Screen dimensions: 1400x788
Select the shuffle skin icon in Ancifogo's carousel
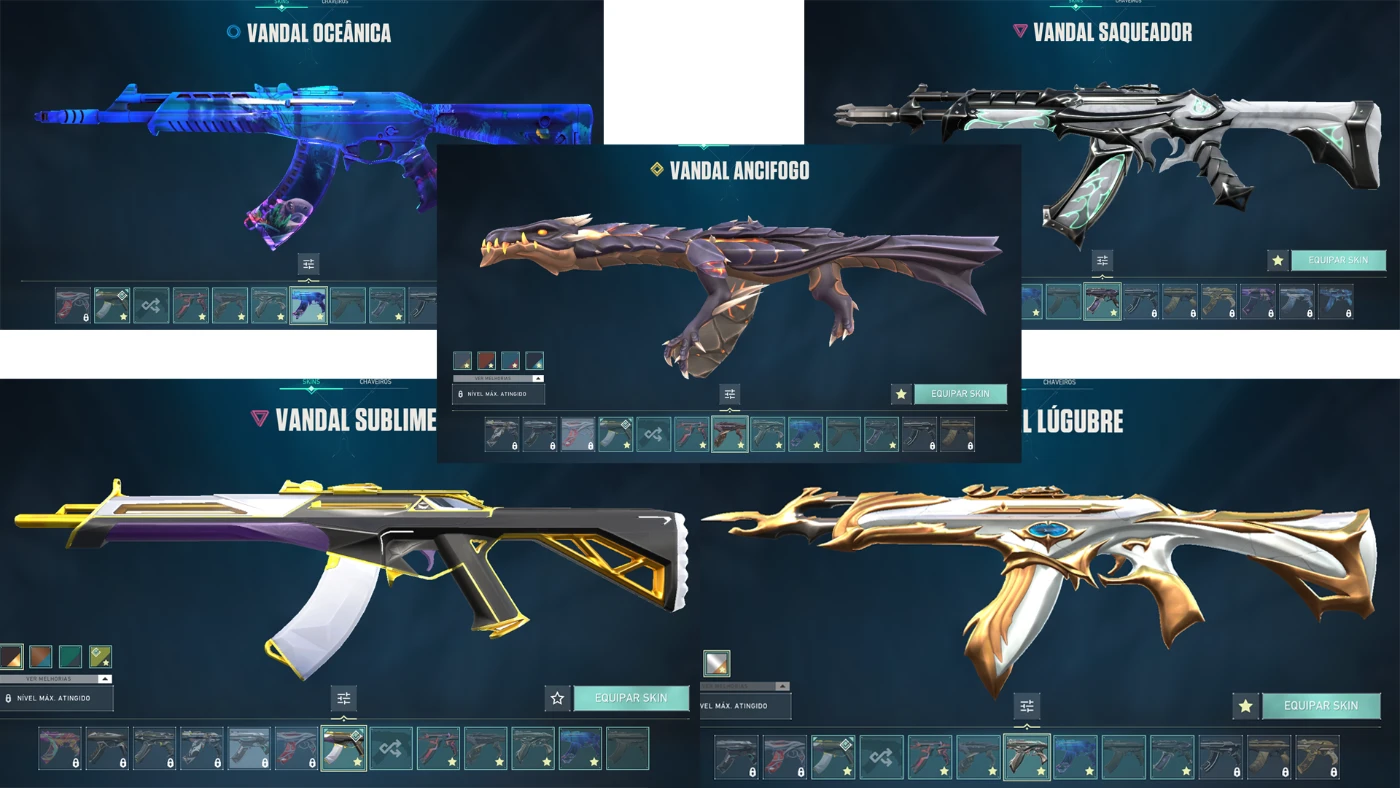[655, 435]
